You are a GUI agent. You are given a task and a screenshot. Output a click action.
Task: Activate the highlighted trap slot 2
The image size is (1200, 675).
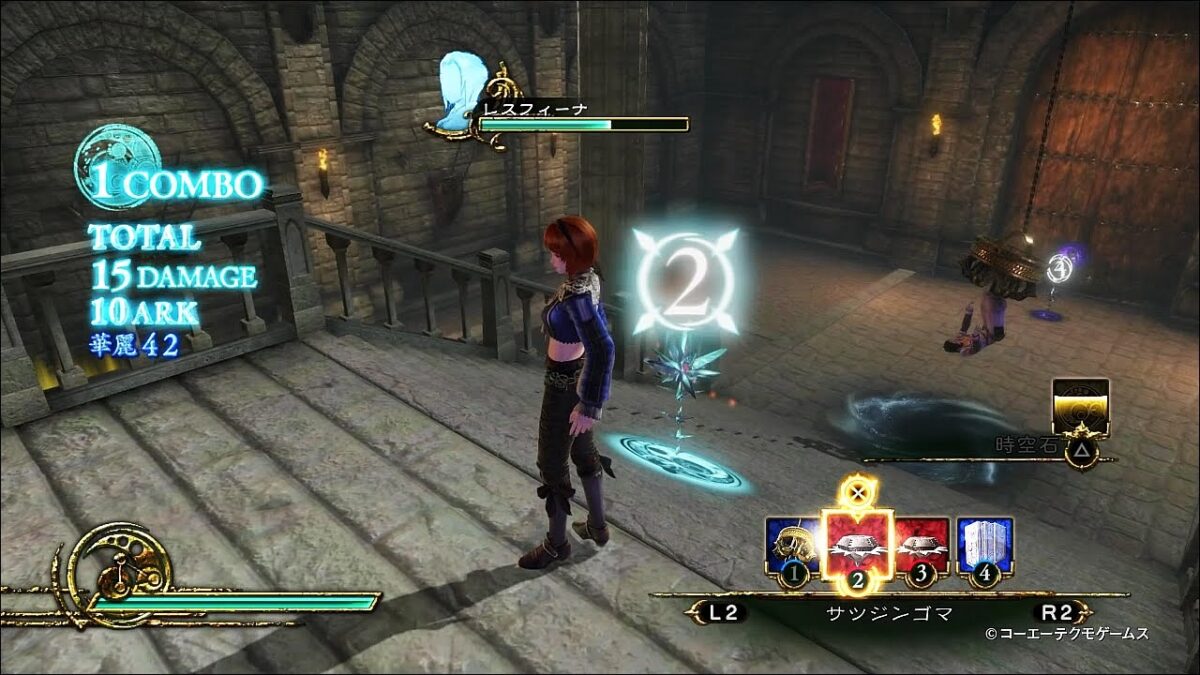click(x=856, y=545)
